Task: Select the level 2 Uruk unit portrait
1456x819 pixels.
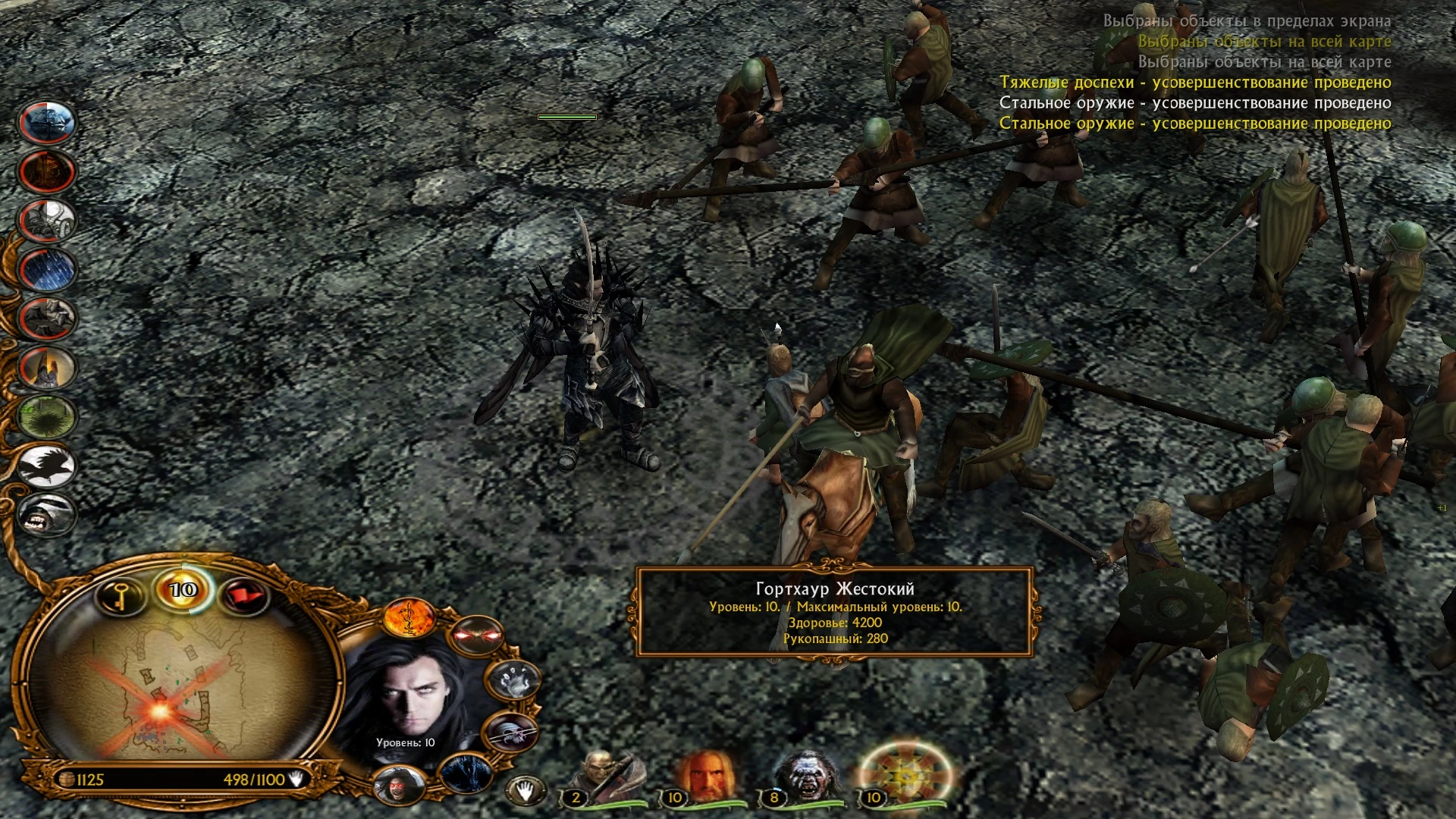Action: pyautogui.click(x=602, y=774)
